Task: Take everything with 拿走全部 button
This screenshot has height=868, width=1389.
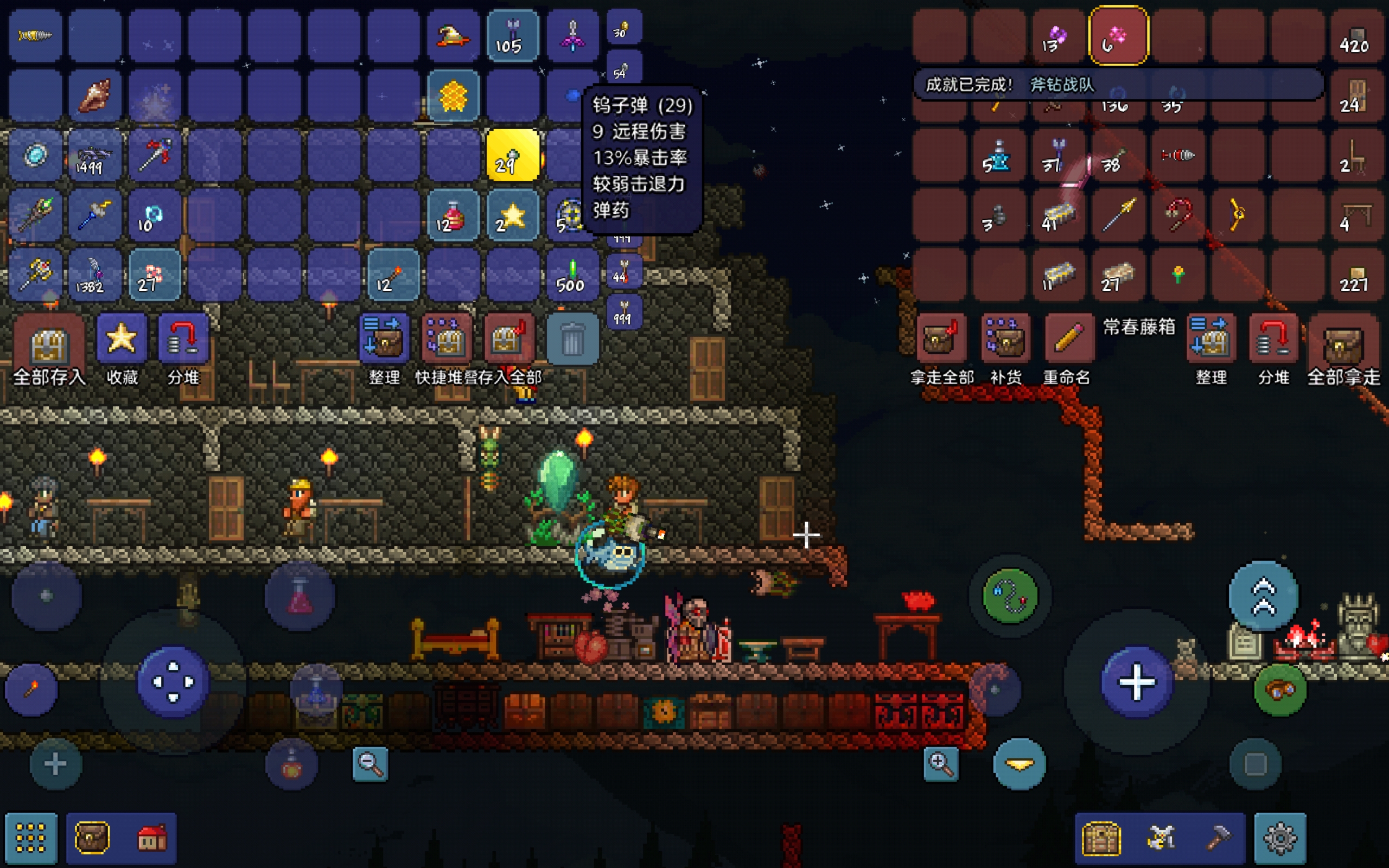Action: 941,339
